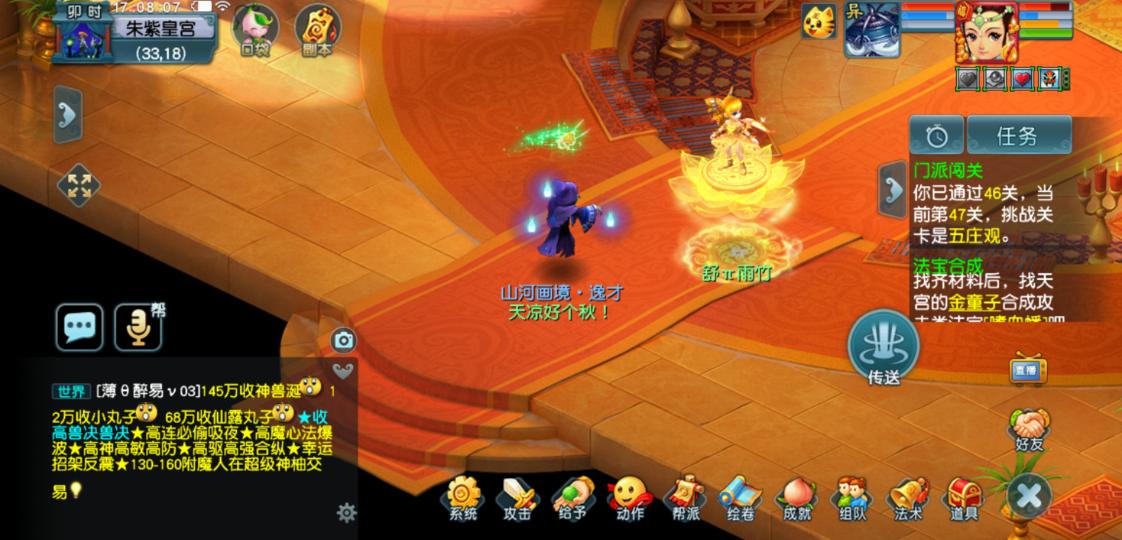Viewport: 1122px width, 540px height.
Task: Open the 法术 spells menu
Action: [908, 497]
